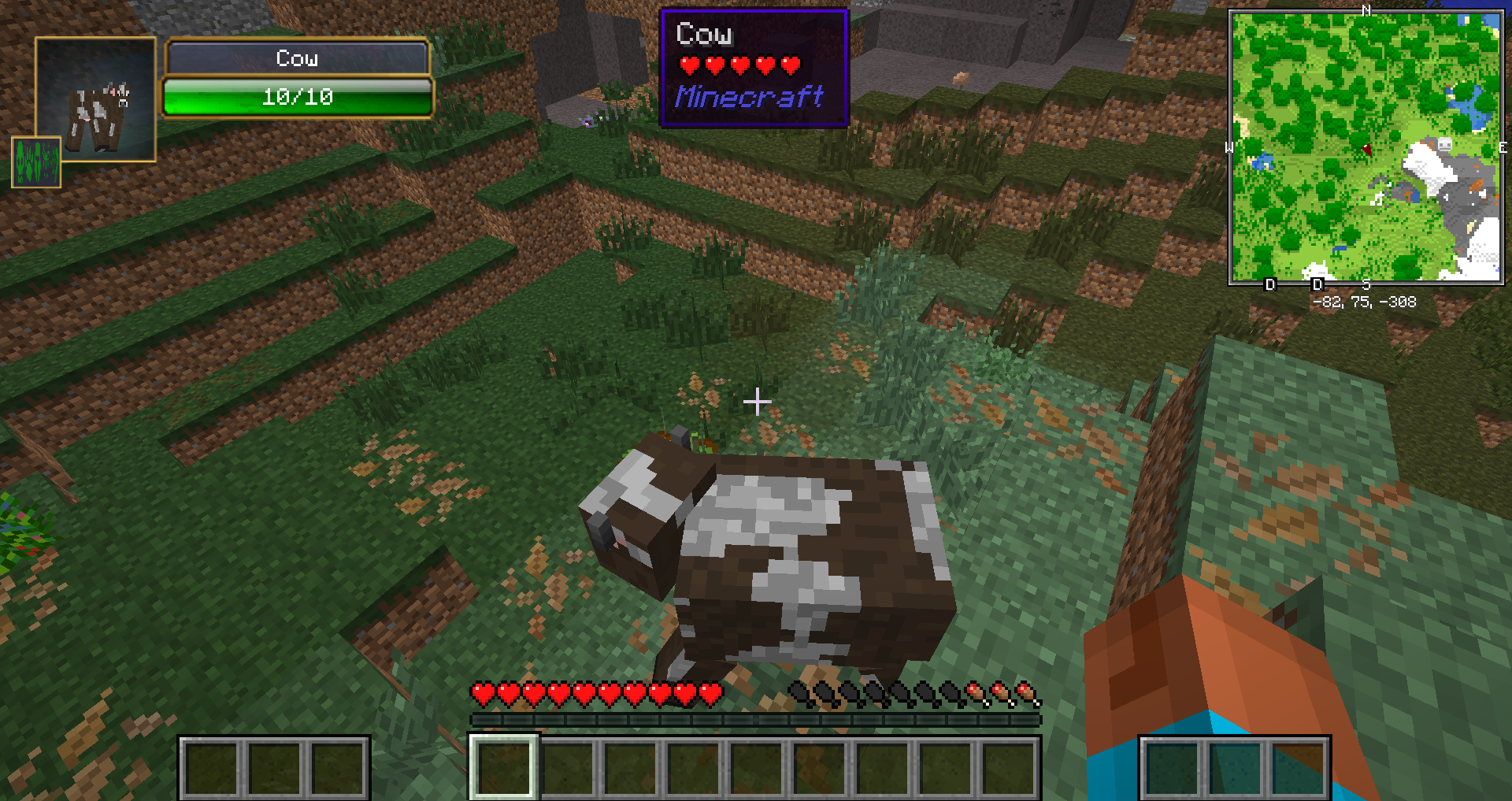Viewport: 1512px width, 801px height.
Task: Click the minimap in the corner
Action: click(1366, 146)
